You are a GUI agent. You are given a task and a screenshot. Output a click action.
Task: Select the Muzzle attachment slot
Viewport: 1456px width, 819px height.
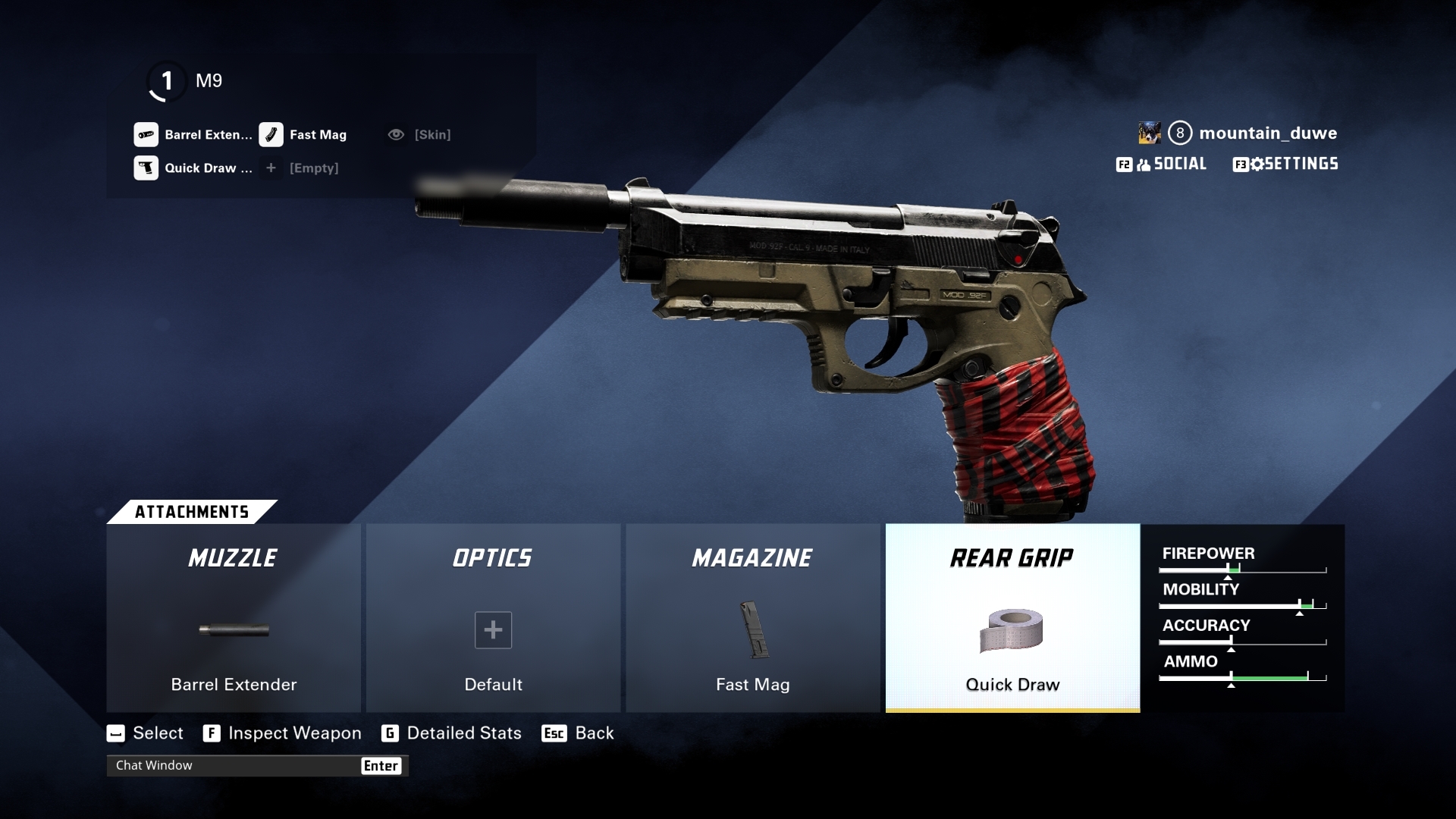click(234, 618)
